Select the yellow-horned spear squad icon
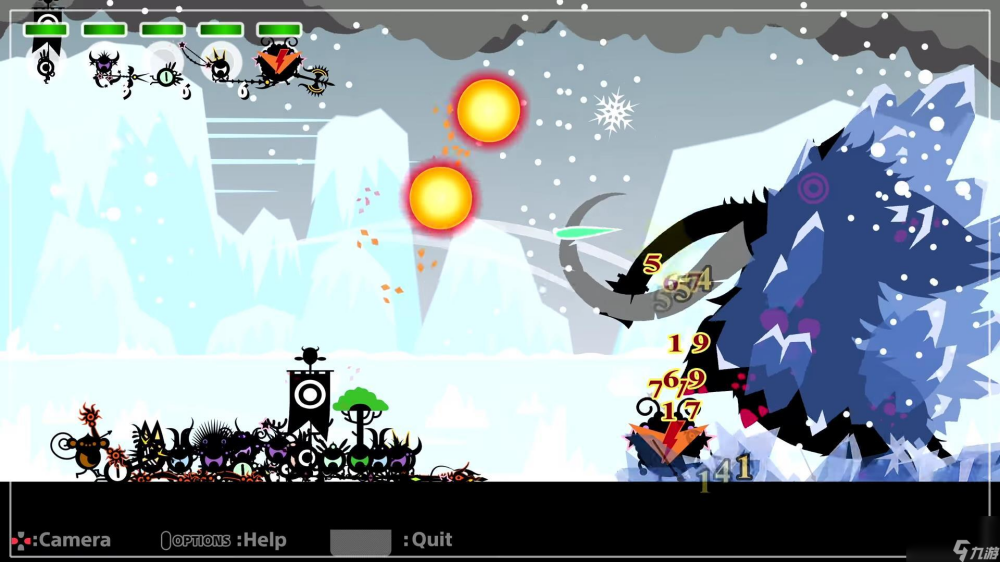 (221, 66)
